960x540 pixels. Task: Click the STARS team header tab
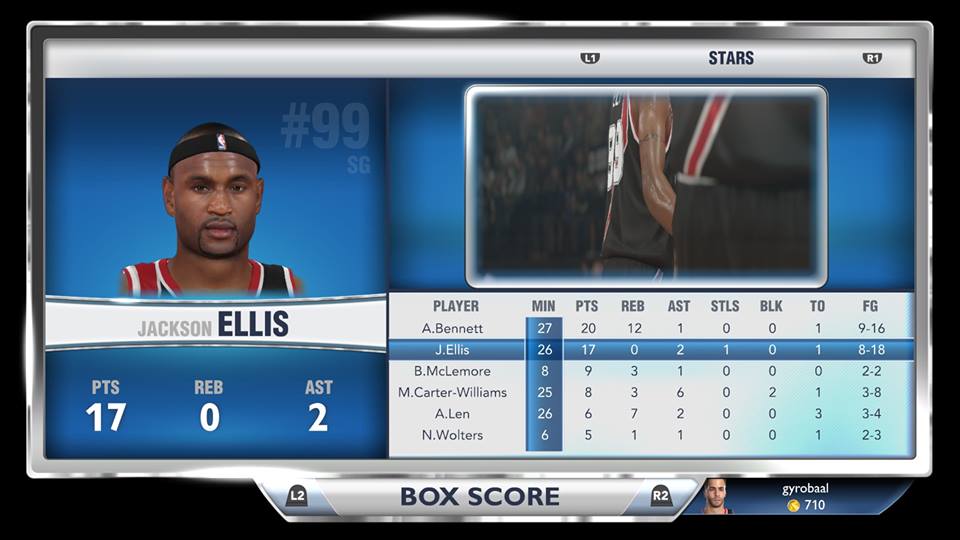click(731, 58)
